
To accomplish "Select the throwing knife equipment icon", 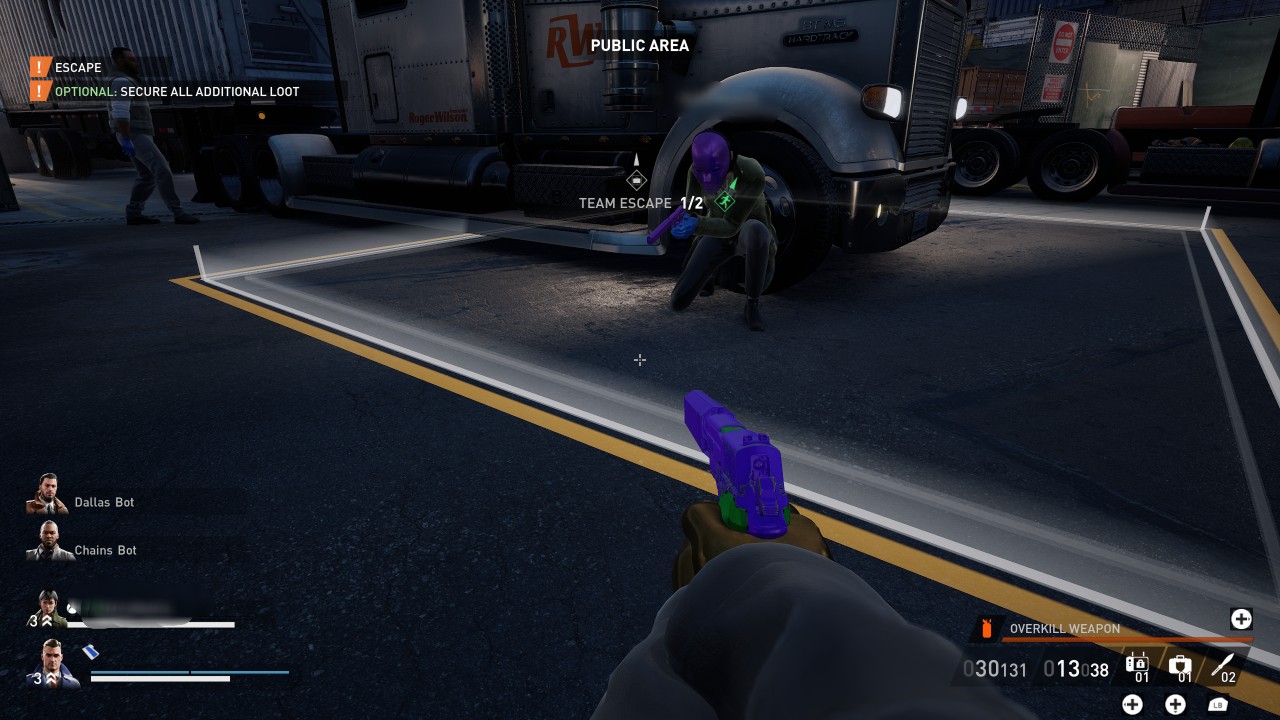I will point(1222,664).
